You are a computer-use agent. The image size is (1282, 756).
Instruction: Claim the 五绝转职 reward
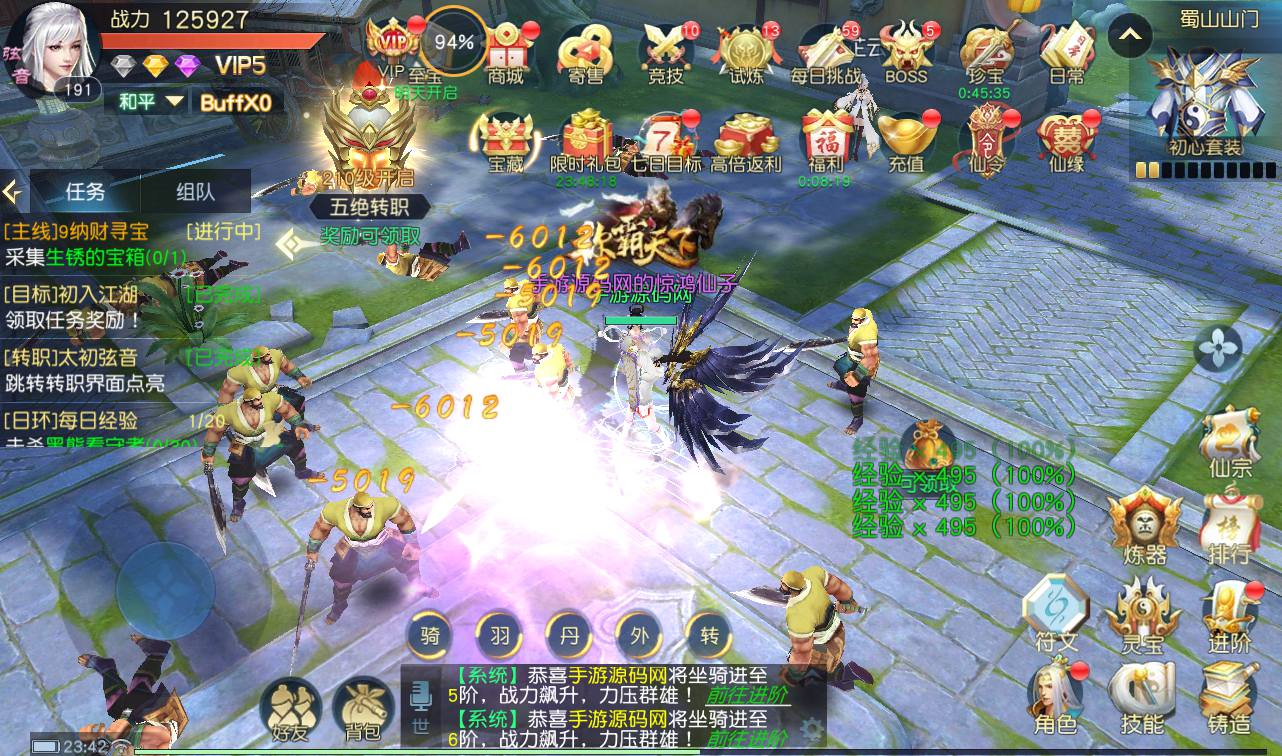pyautogui.click(x=369, y=236)
